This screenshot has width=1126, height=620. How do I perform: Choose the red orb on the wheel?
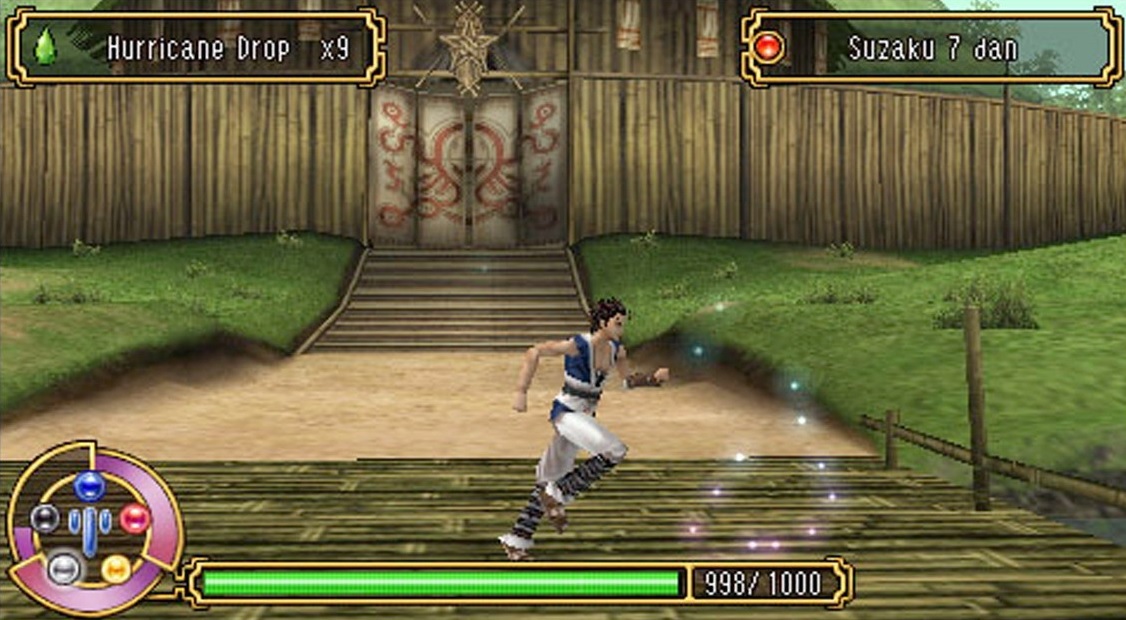pos(134,518)
